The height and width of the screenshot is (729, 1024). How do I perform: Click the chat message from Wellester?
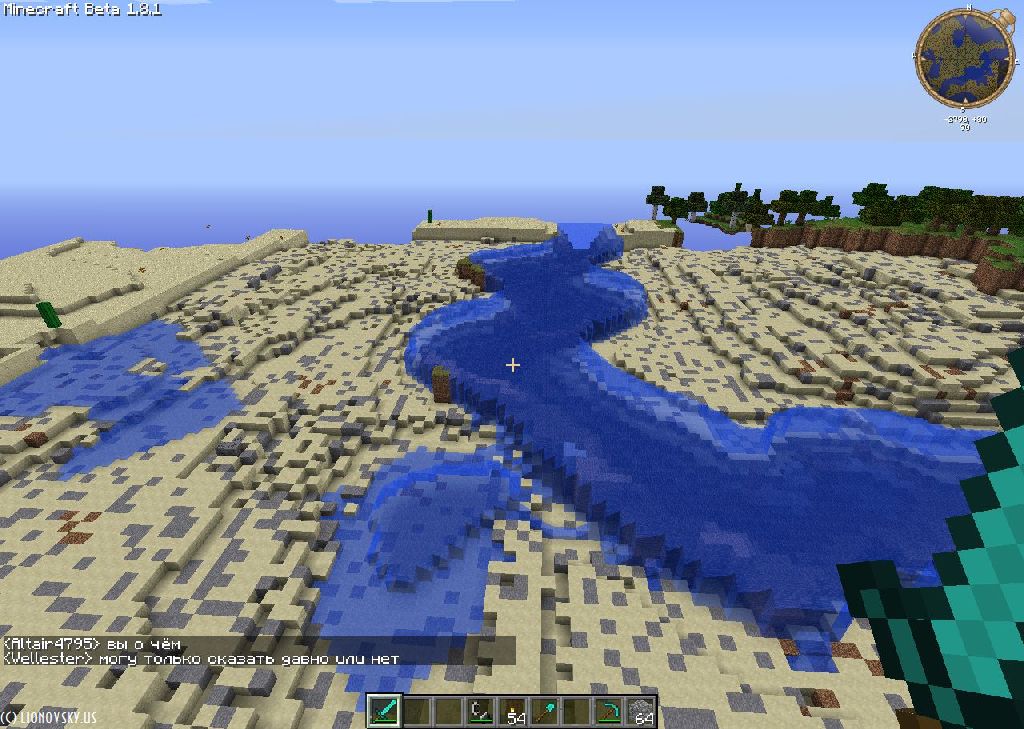tap(201, 658)
